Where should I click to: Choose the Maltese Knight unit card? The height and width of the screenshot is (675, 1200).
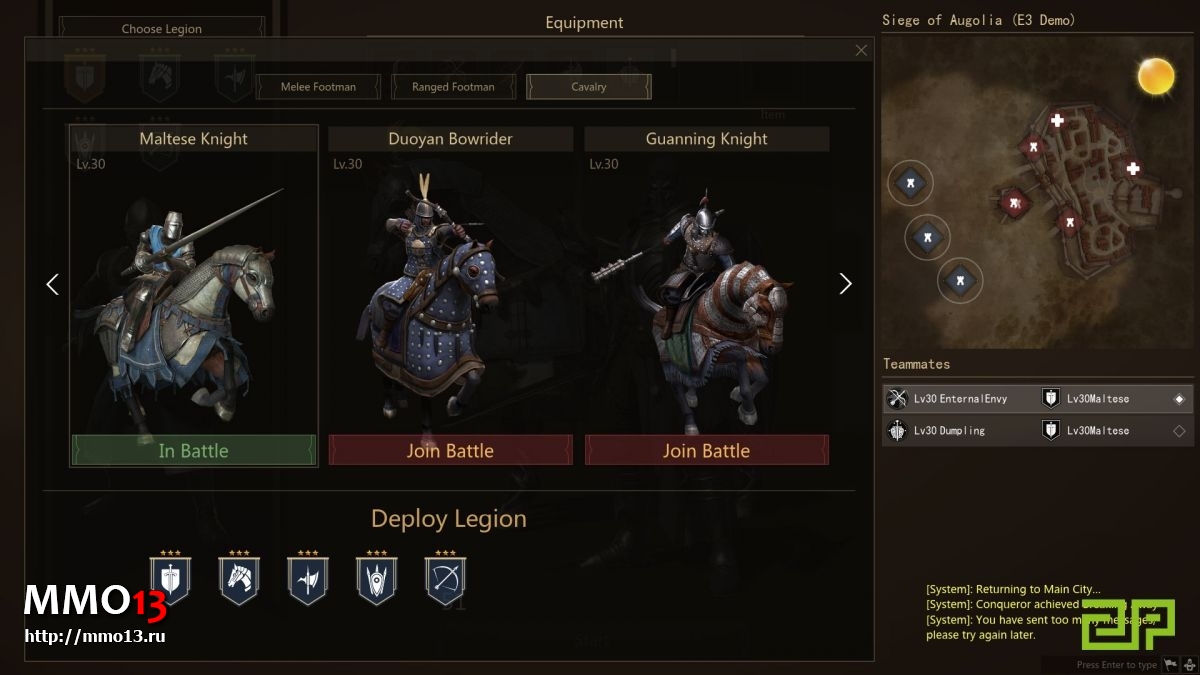point(193,290)
